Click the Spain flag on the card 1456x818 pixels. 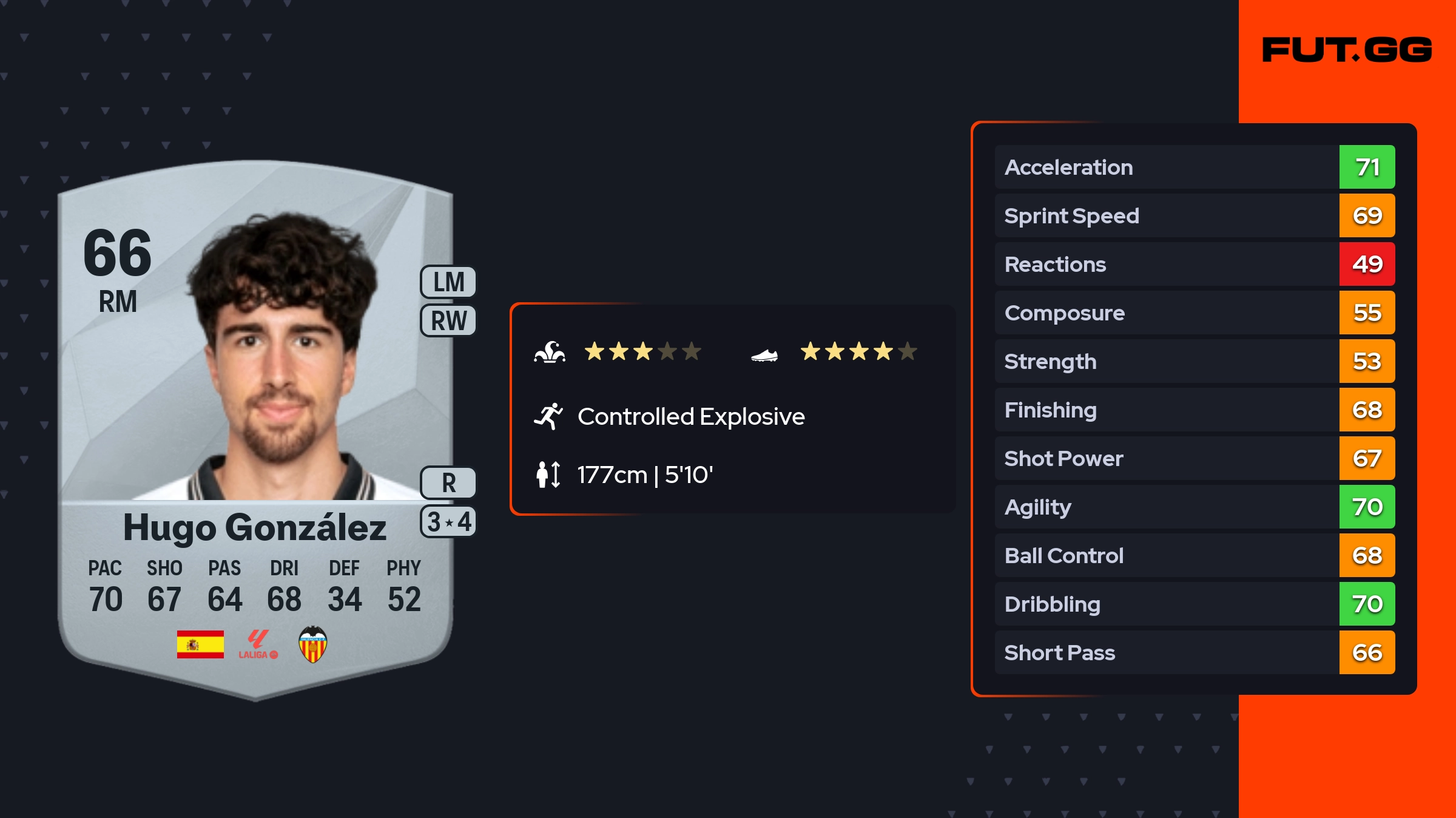coord(200,644)
